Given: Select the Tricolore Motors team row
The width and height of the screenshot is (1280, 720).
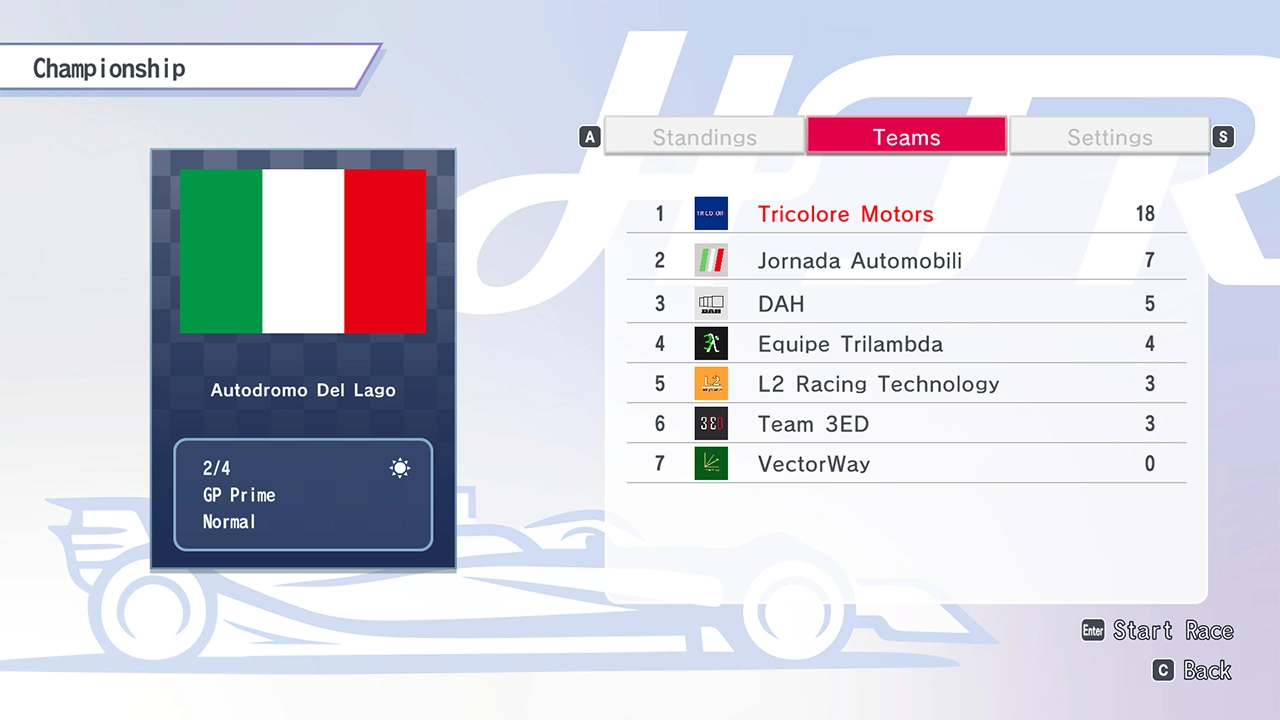Looking at the screenshot, I should [905, 214].
